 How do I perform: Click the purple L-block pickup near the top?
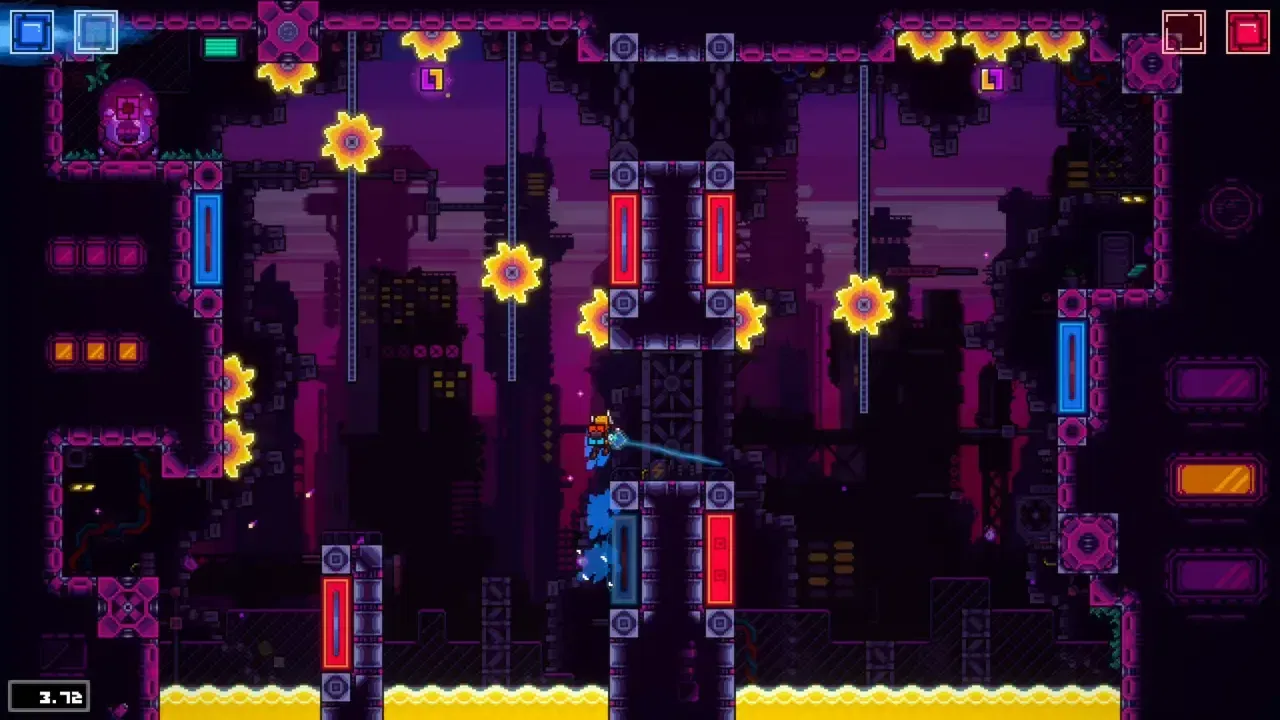[432, 80]
